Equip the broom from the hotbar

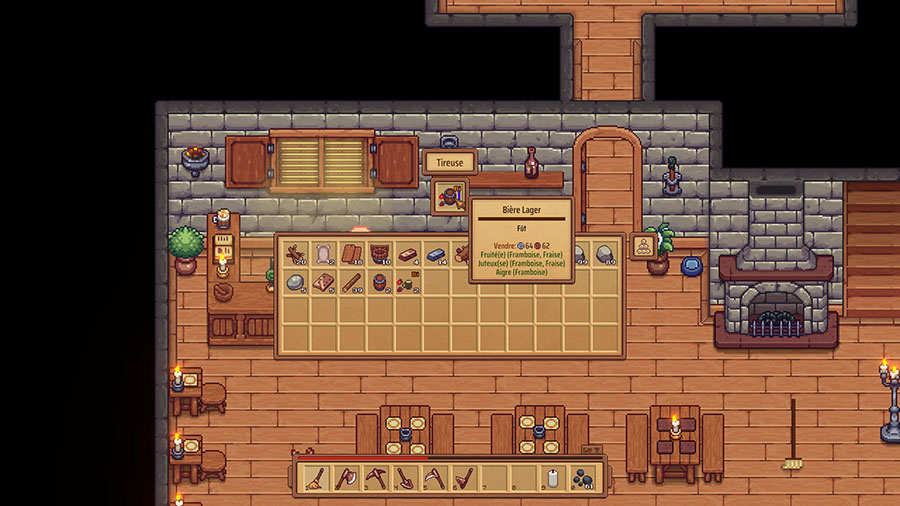point(315,478)
